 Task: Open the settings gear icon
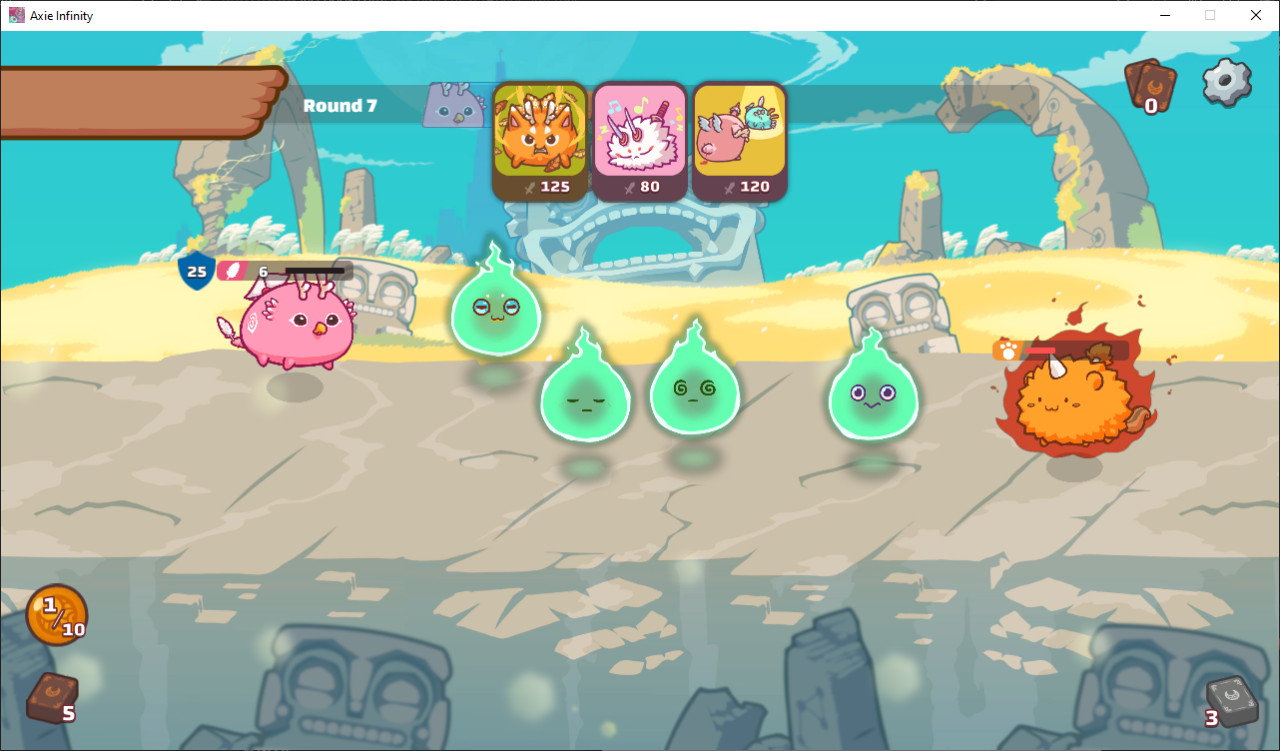point(1226,85)
